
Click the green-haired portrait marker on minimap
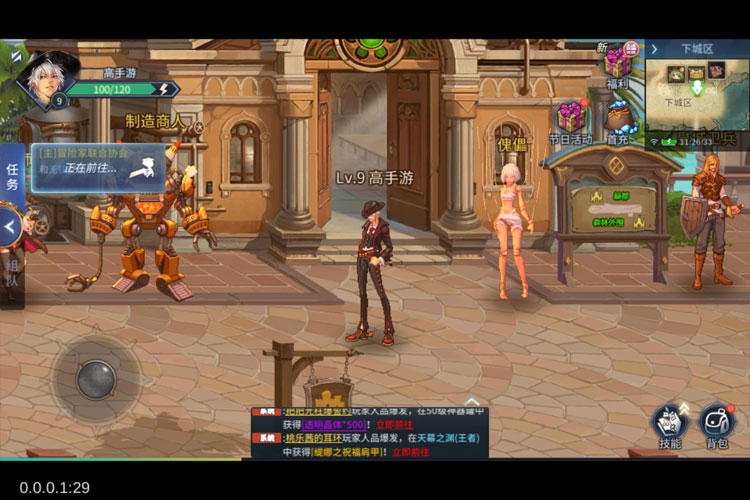pos(677,73)
